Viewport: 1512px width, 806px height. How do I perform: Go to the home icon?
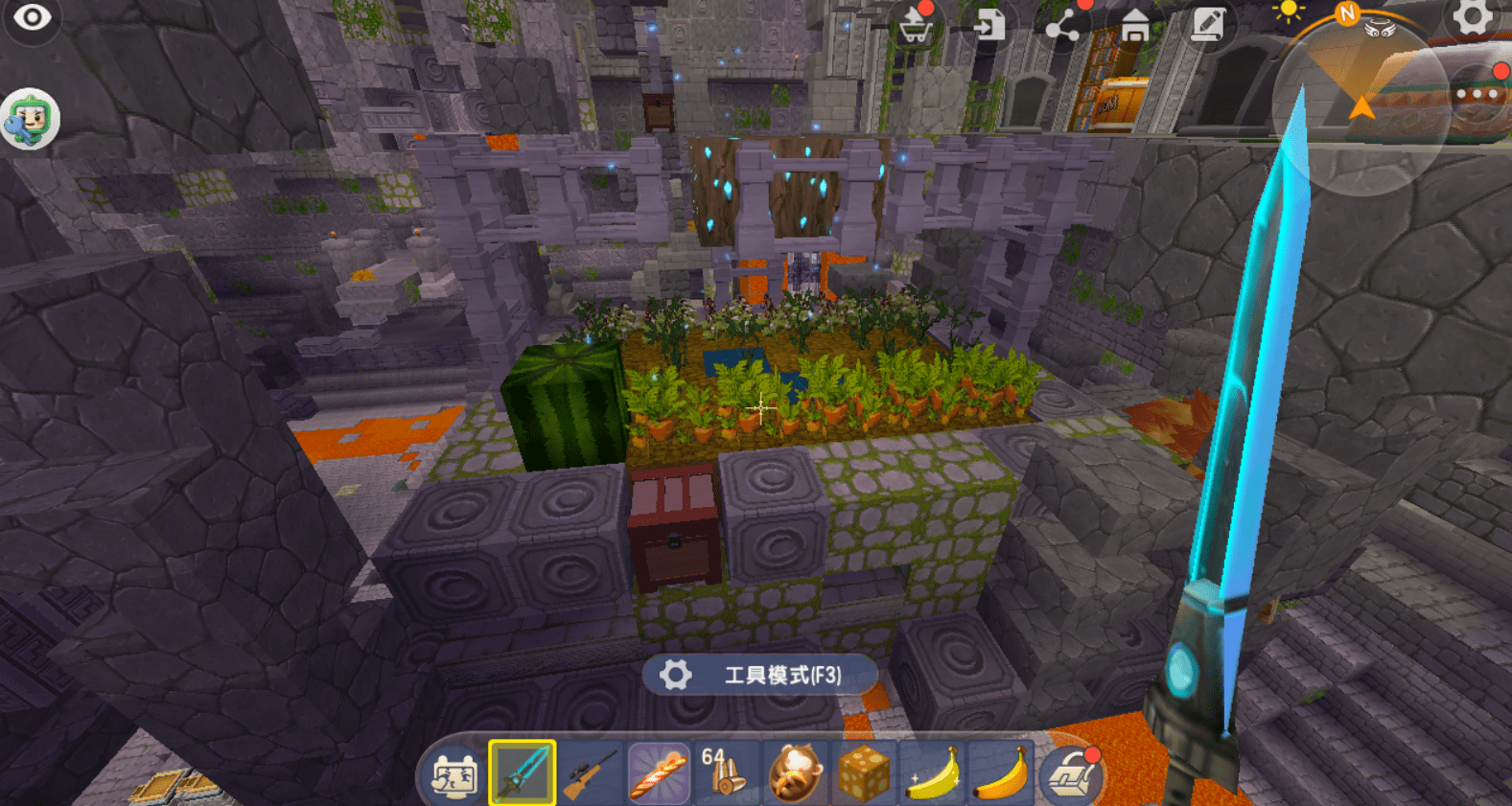click(x=1135, y=25)
